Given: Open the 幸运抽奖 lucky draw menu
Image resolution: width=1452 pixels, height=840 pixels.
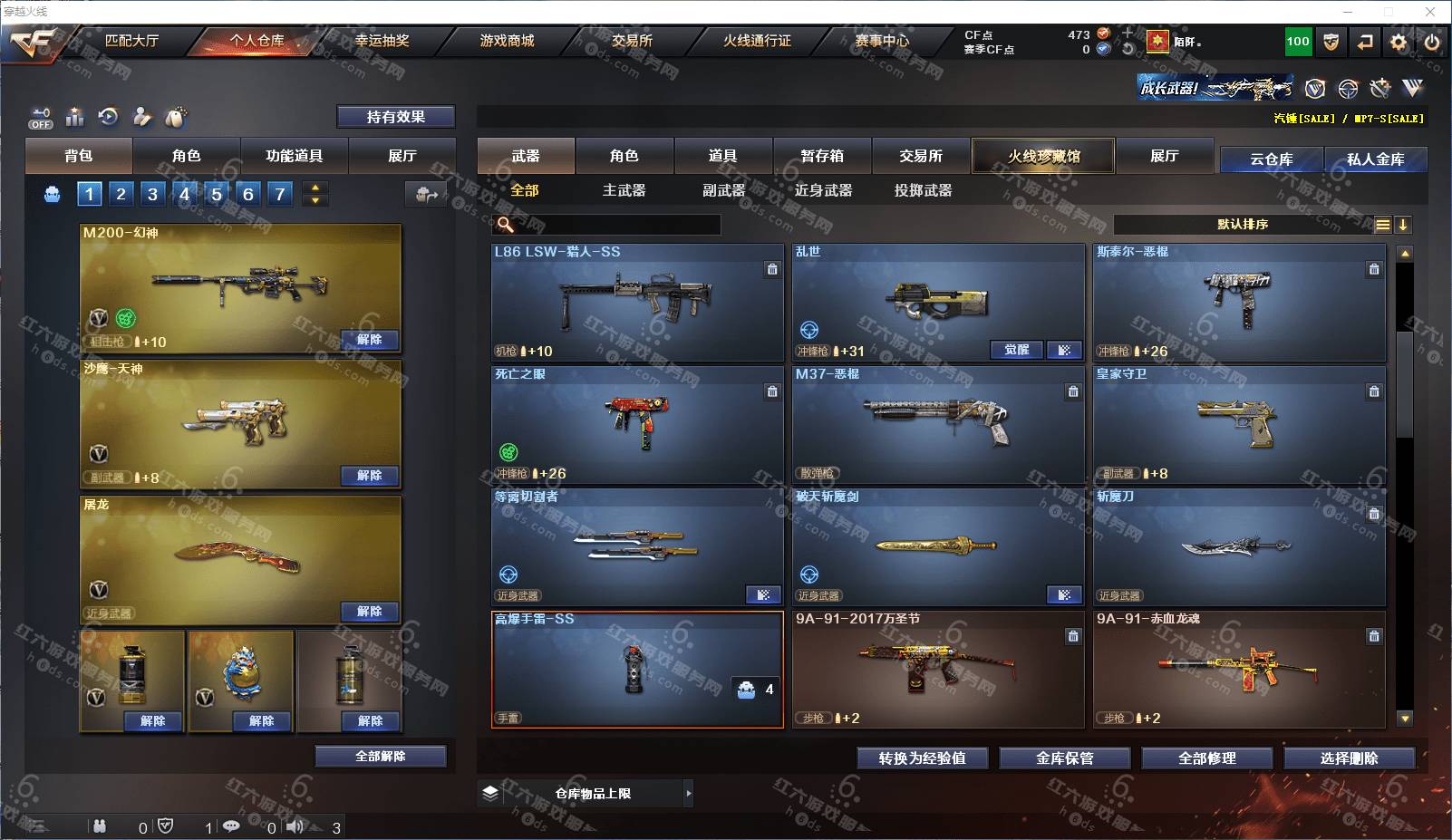Looking at the screenshot, I should [382, 41].
